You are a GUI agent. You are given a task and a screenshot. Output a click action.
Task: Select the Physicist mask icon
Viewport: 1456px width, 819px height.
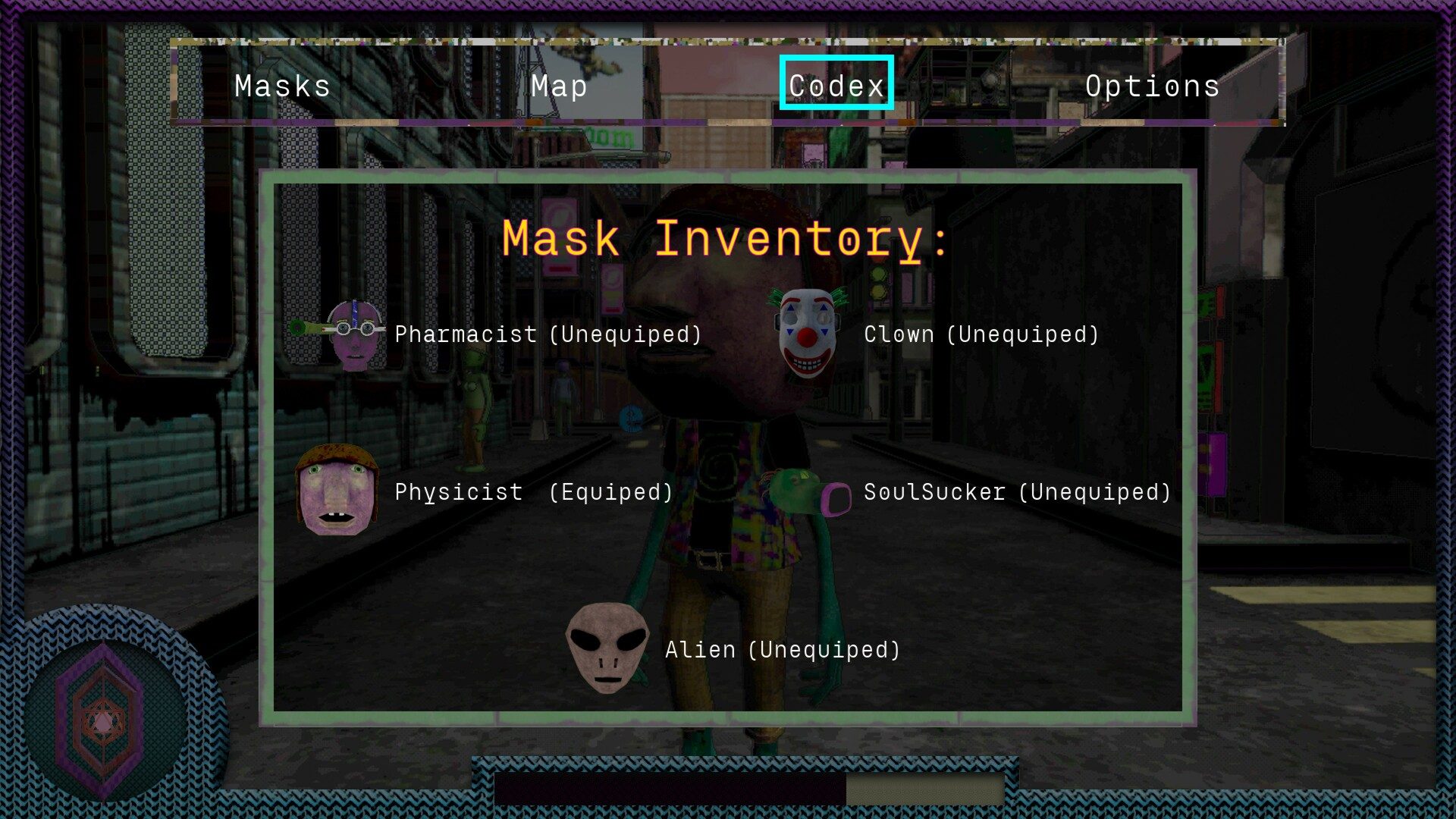[x=337, y=491]
